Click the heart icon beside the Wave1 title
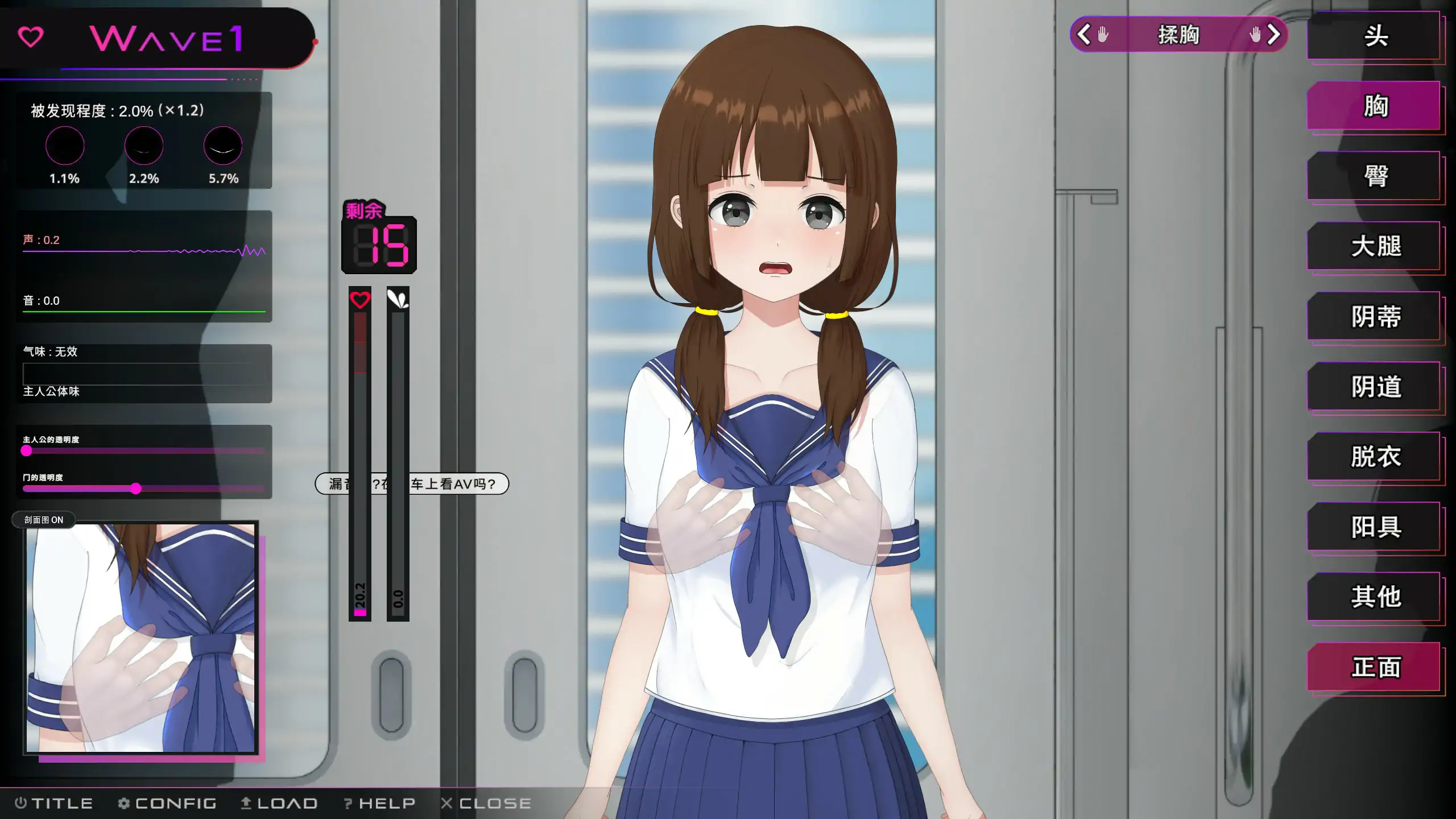Viewport: 1456px width, 819px height. [31, 37]
